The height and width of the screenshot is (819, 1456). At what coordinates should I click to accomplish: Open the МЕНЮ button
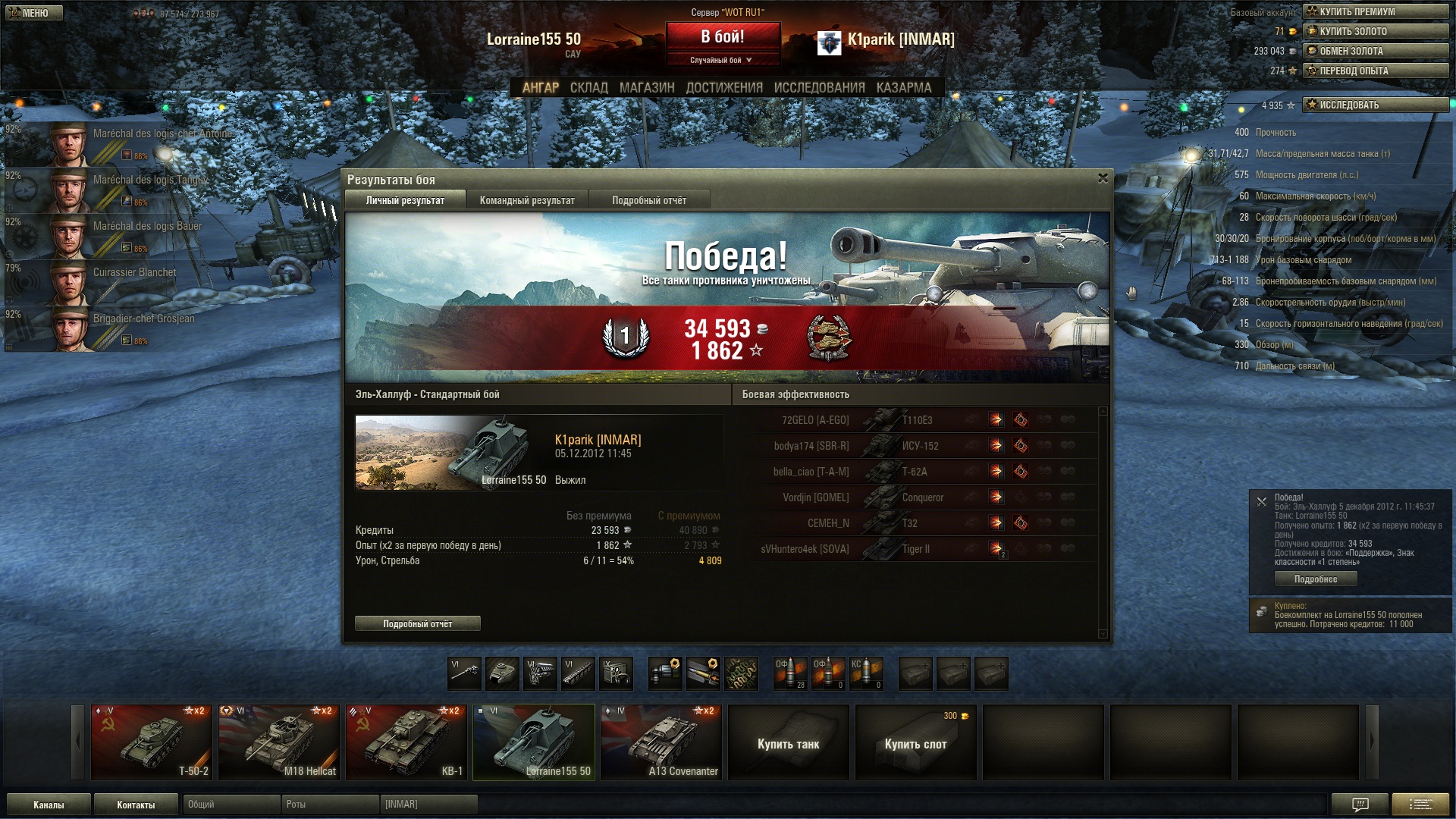[x=34, y=13]
